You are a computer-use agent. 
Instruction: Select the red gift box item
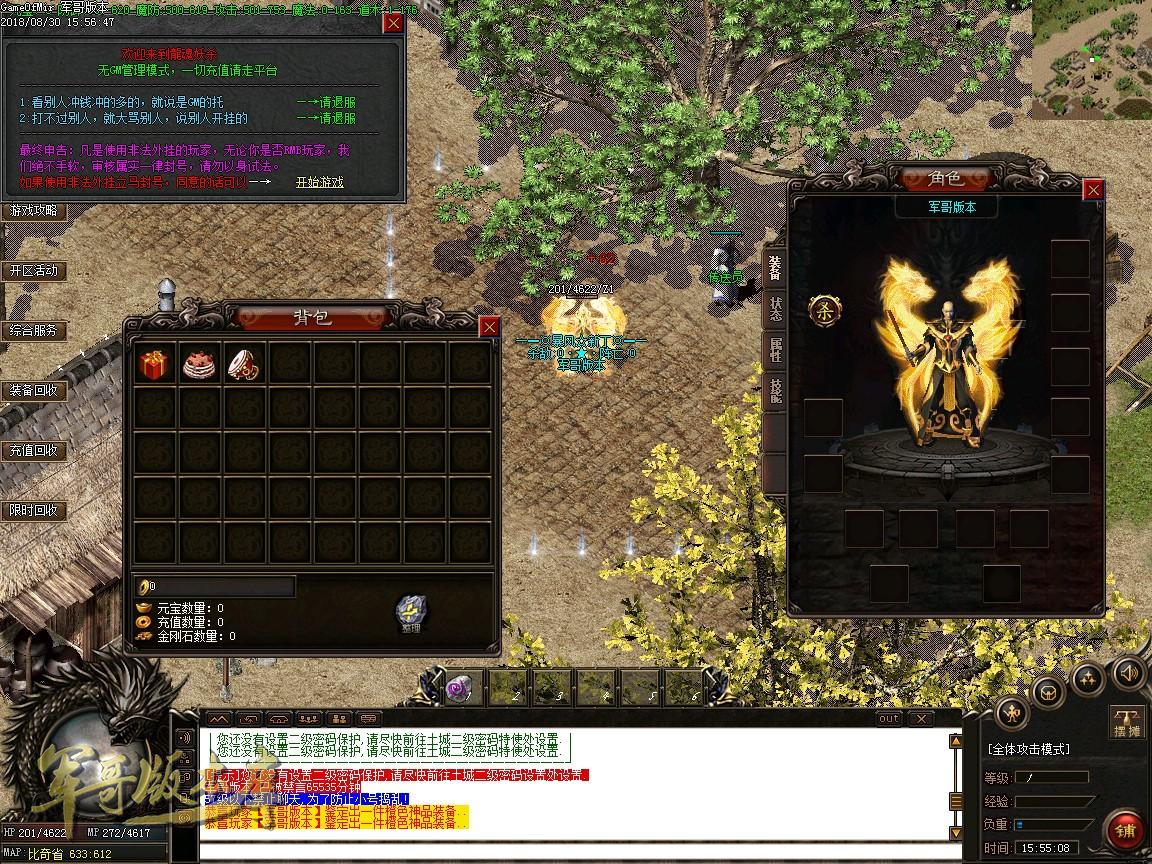[154, 364]
